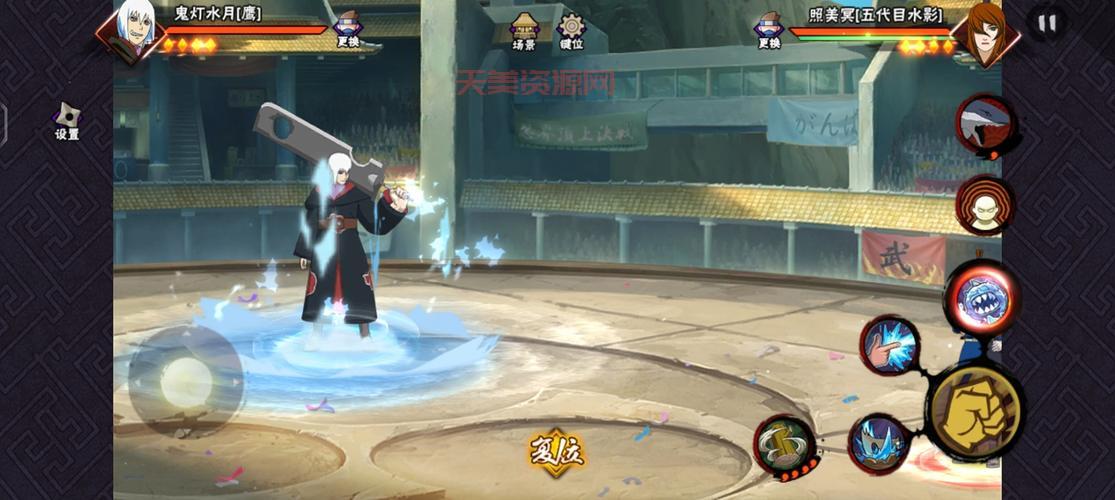Image resolution: width=1115 pixels, height=500 pixels.
Task: Tap the virtual joystick knob
Action: (186, 381)
